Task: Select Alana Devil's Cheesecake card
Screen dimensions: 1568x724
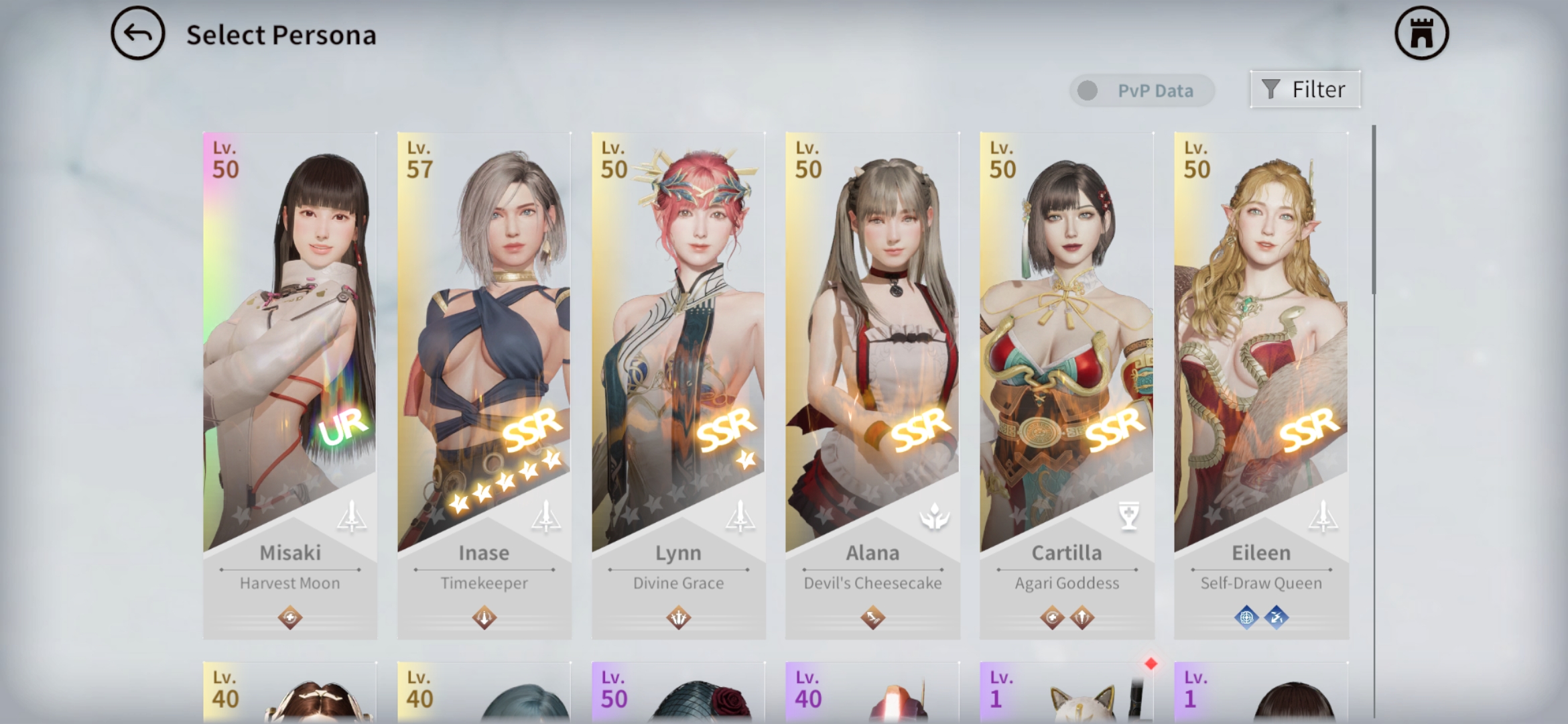Action: tap(872, 385)
